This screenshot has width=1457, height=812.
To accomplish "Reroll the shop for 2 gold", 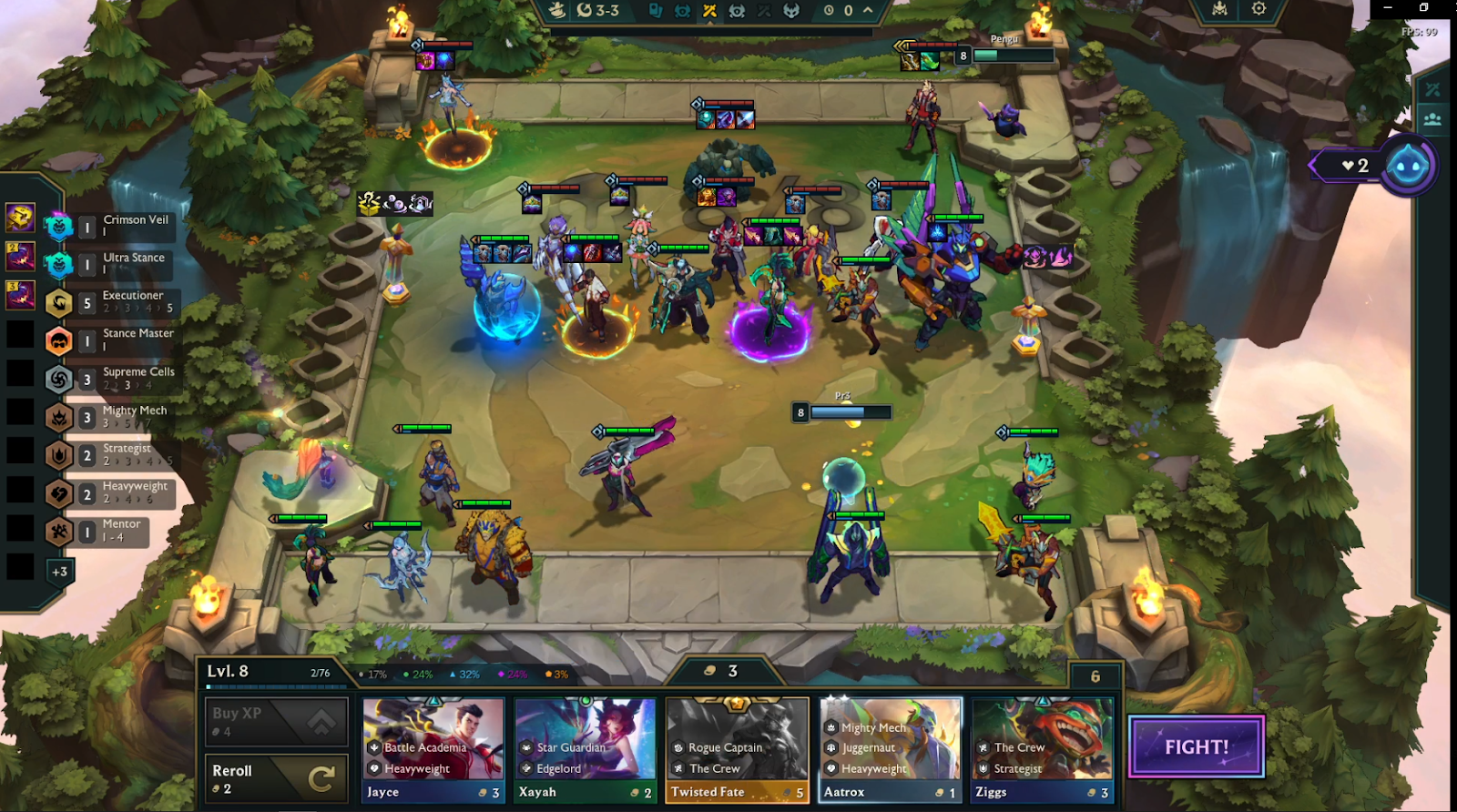I will click(x=276, y=778).
